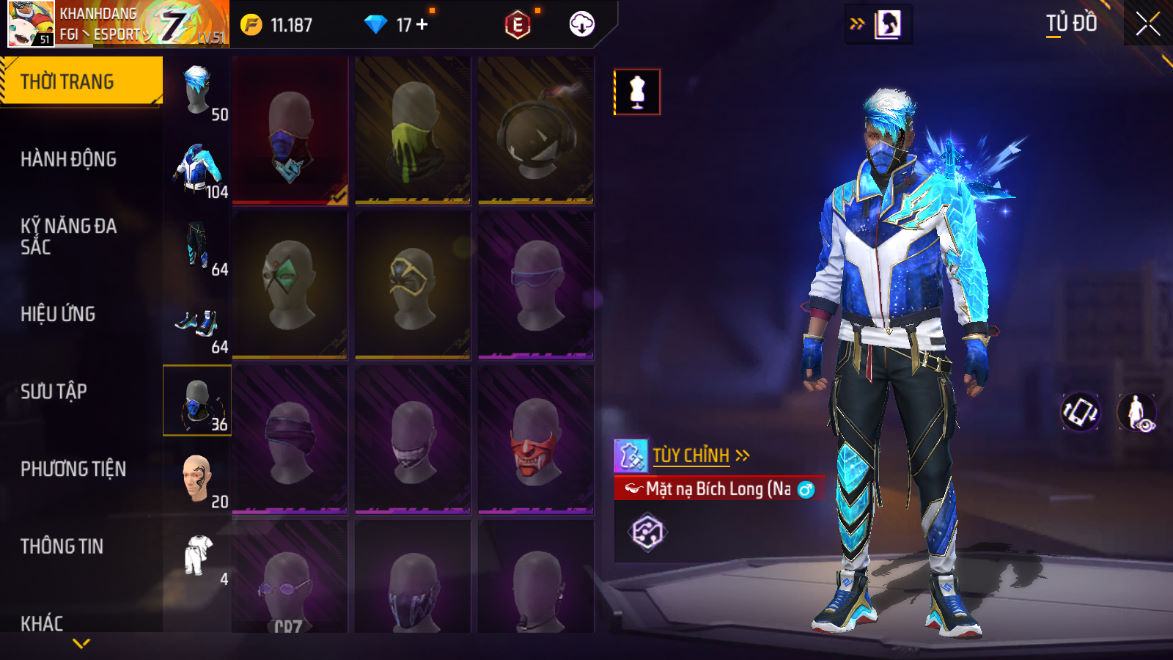Show the Phương Tiện category
The image size is (1173, 660).
73,468
